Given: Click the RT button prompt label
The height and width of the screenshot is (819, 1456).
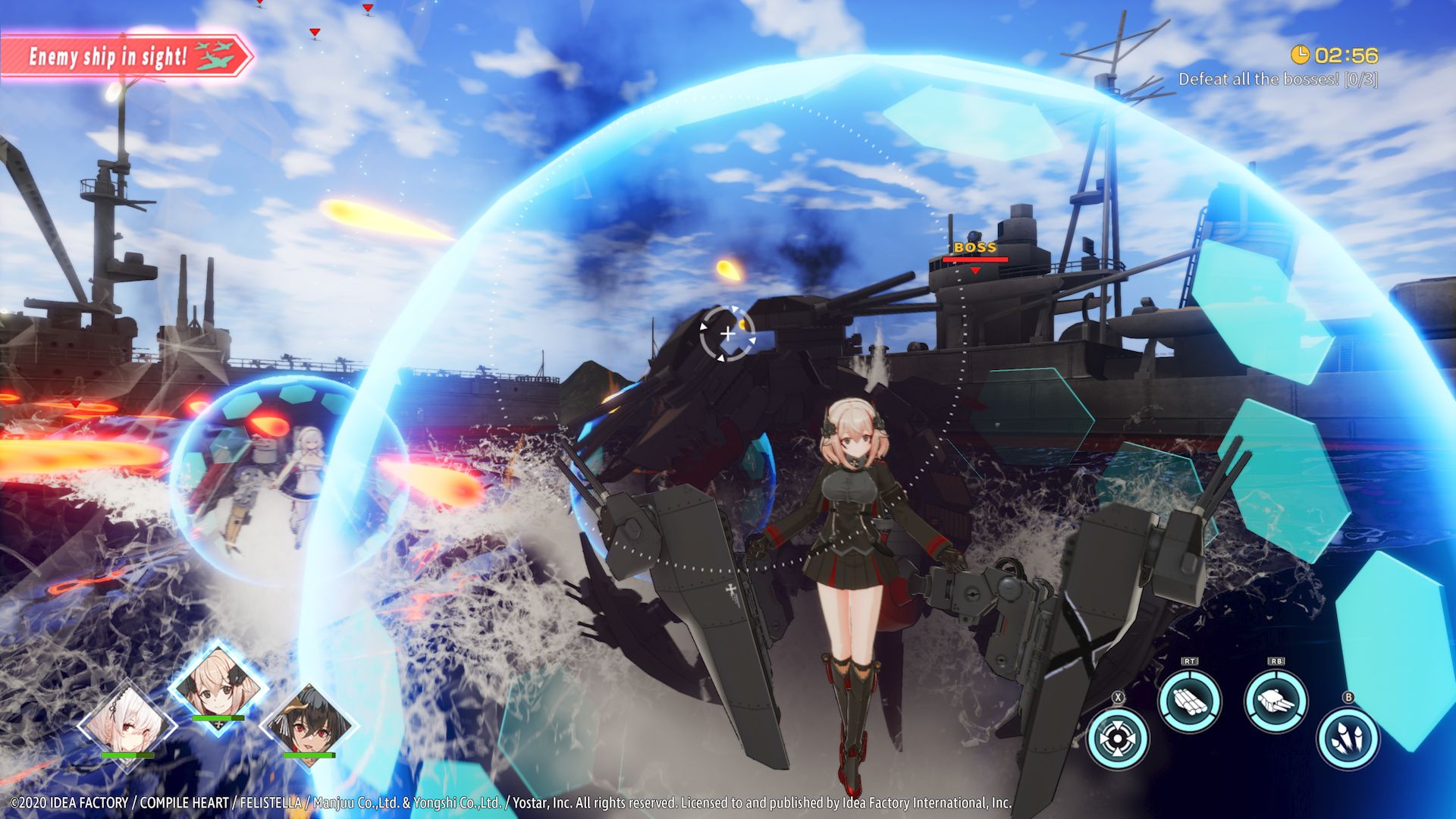Looking at the screenshot, I should point(1189,661).
